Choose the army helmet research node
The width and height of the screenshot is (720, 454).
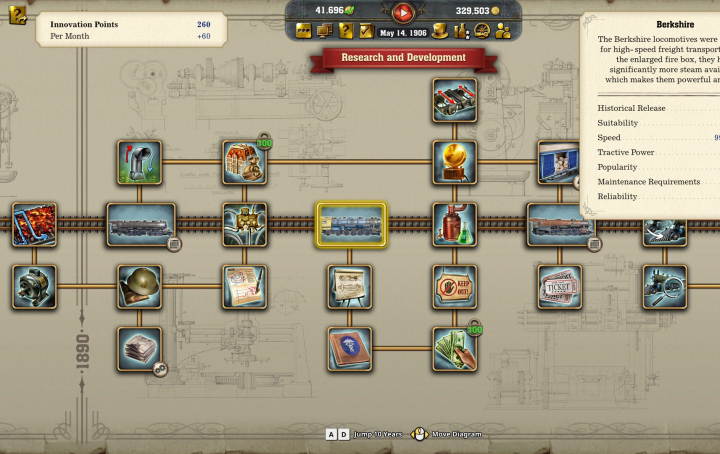[139, 287]
